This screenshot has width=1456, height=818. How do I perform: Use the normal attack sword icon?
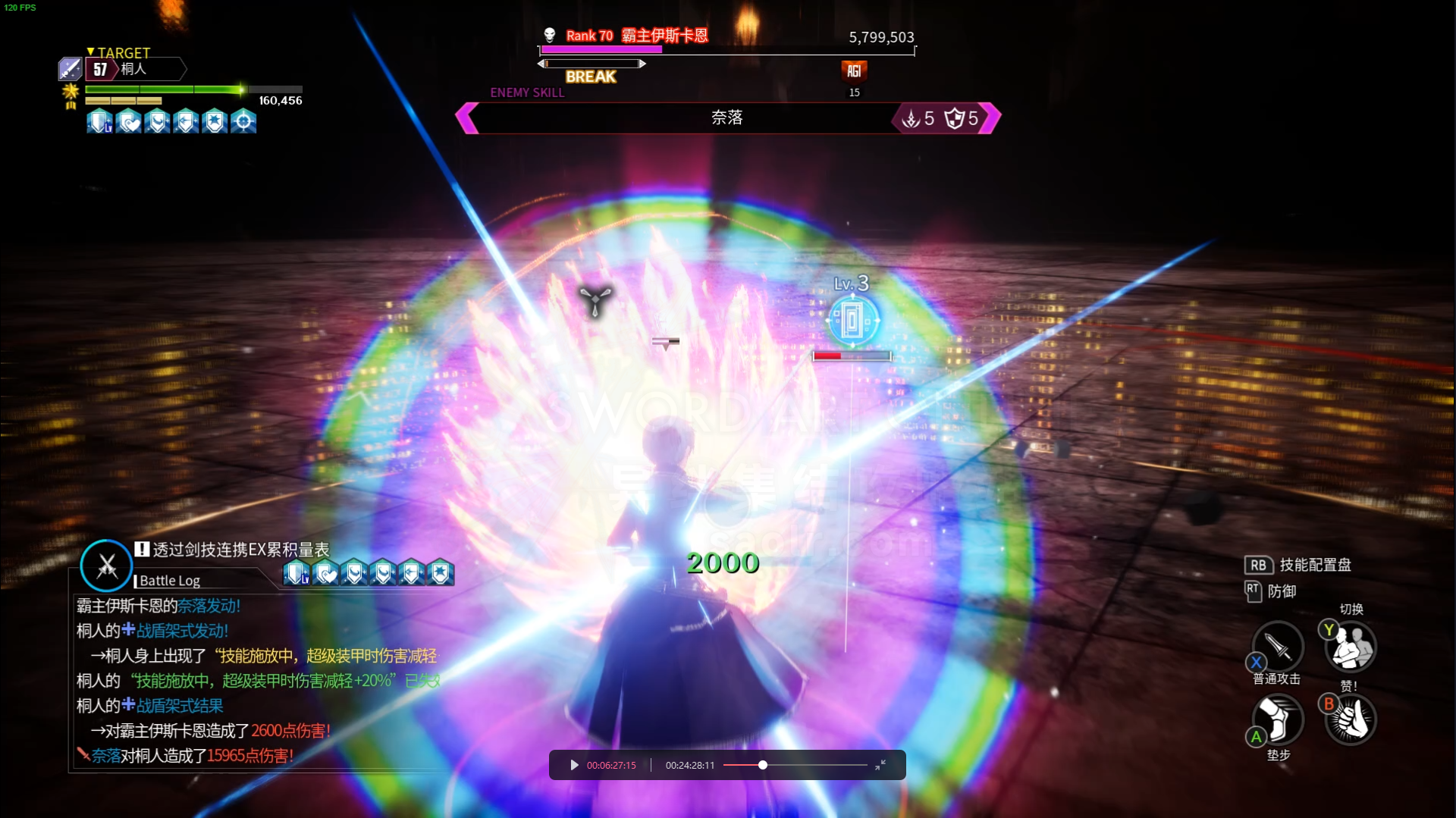pos(1278,647)
